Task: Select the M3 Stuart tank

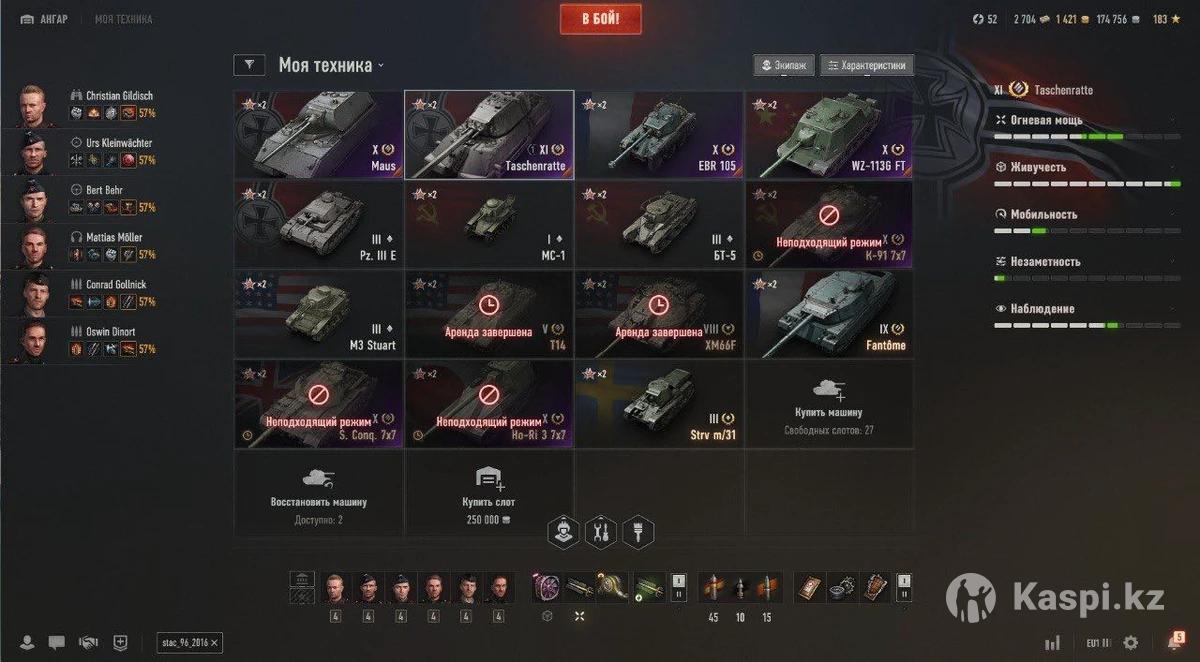Action: coord(318,313)
